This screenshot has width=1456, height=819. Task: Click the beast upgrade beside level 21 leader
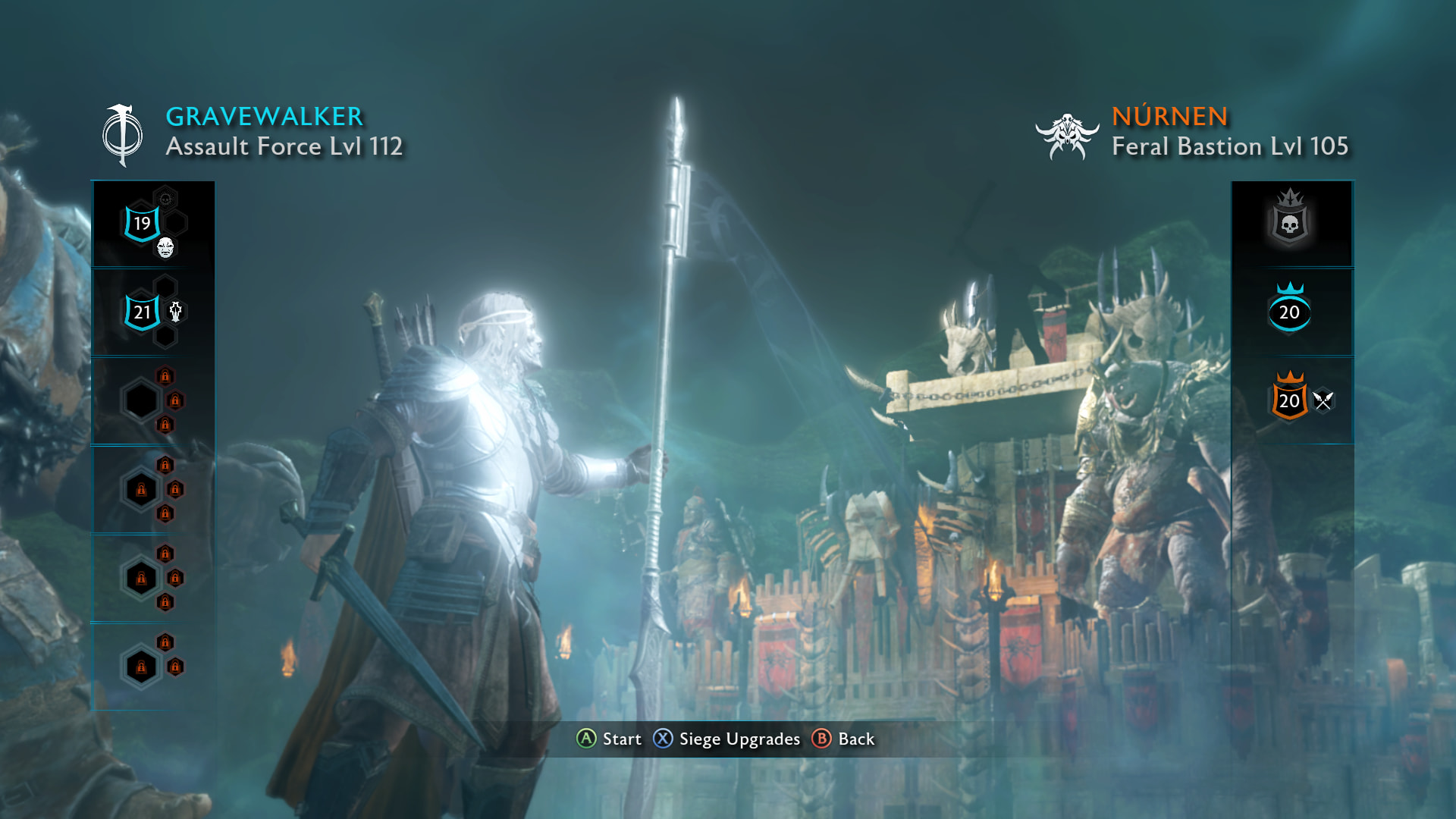(x=175, y=312)
